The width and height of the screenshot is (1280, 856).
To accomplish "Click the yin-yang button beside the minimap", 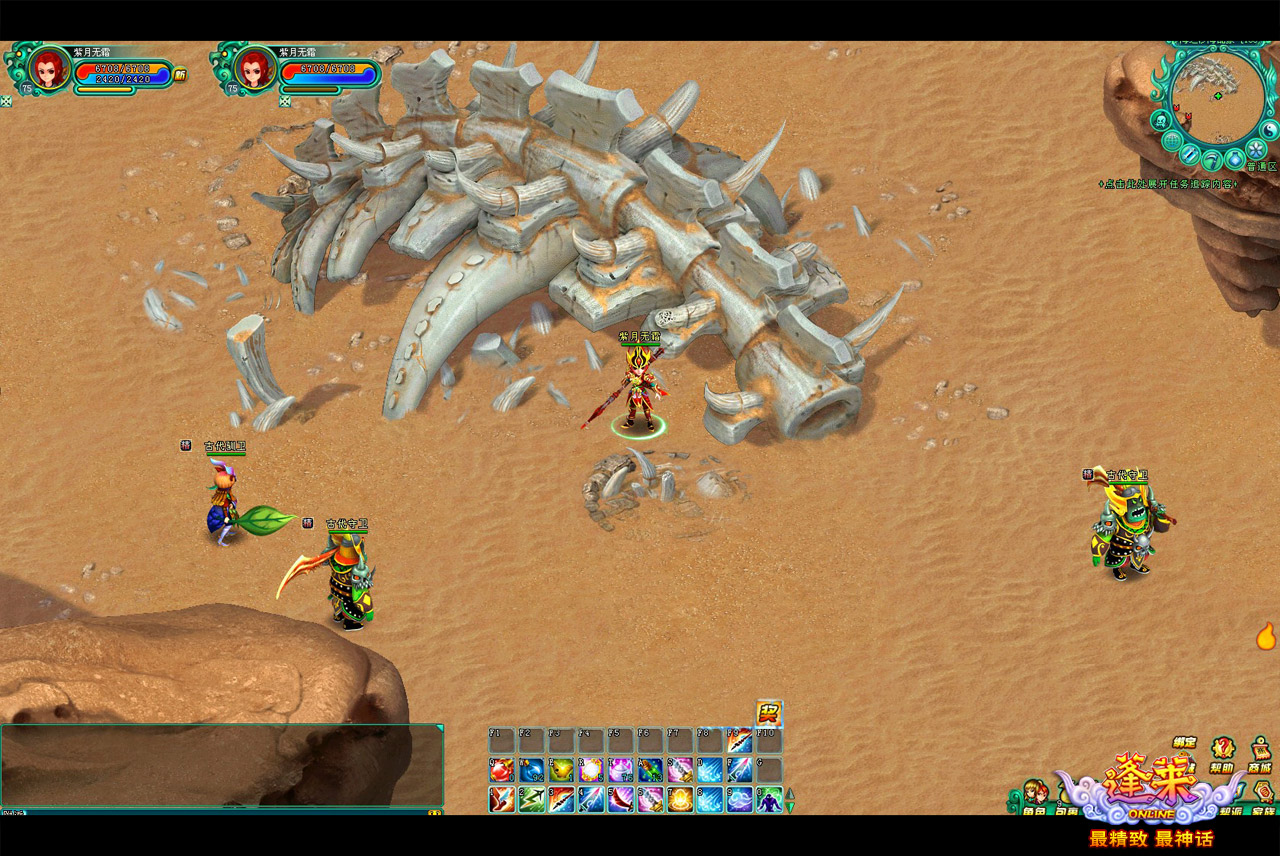I will pos(1271,130).
